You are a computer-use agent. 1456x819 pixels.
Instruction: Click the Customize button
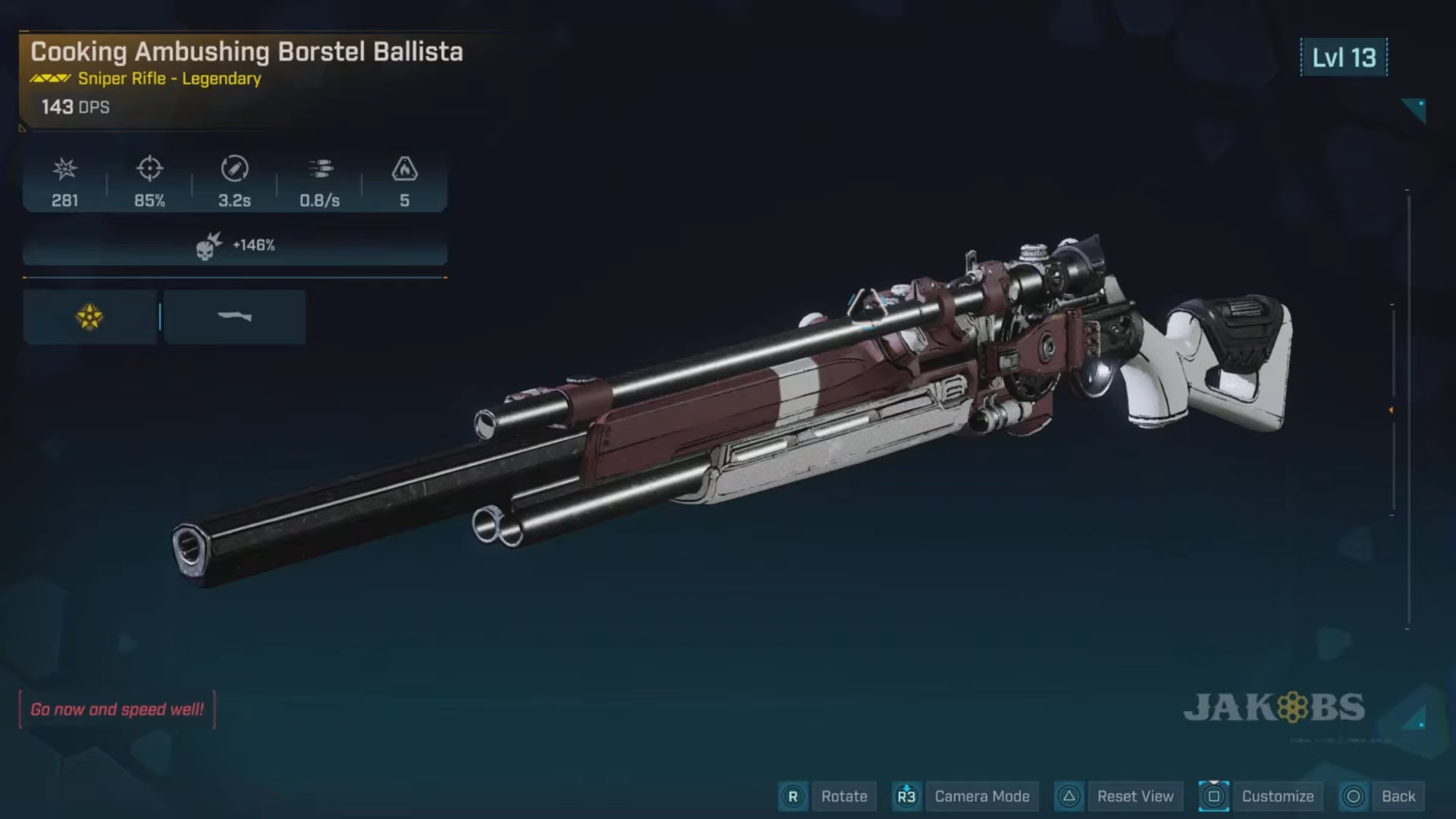click(x=1278, y=796)
